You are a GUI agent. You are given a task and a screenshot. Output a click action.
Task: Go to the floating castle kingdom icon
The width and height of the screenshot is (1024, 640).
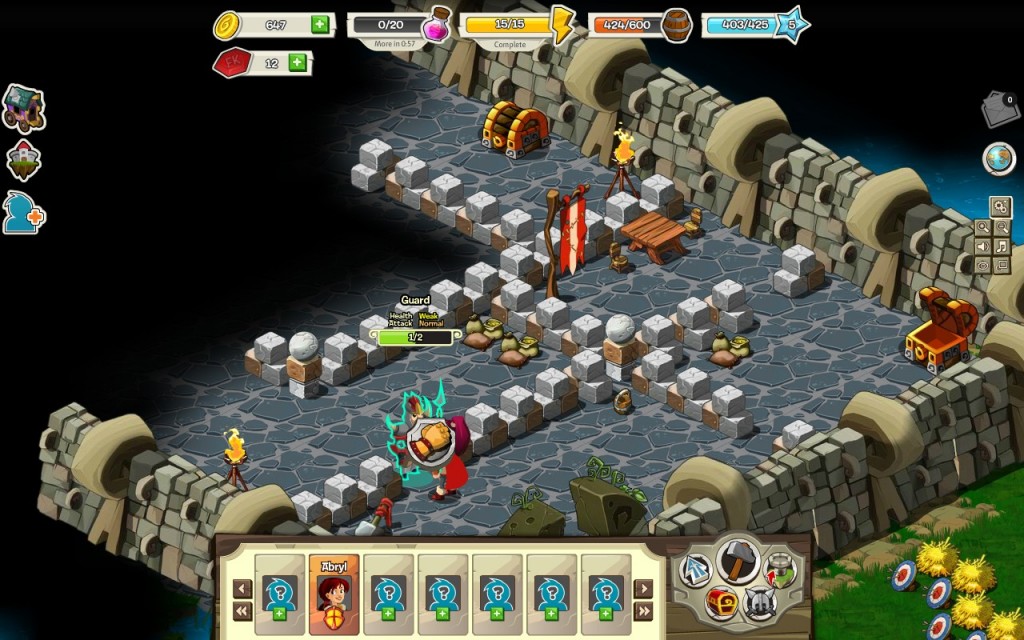click(x=23, y=160)
